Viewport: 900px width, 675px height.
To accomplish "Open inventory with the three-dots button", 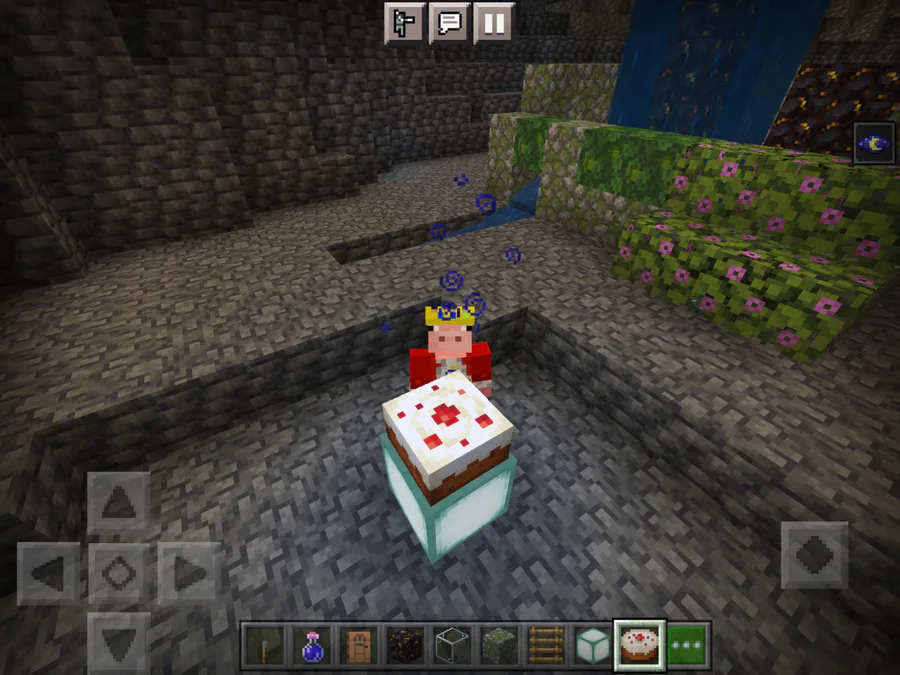I will pyautogui.click(x=687, y=645).
